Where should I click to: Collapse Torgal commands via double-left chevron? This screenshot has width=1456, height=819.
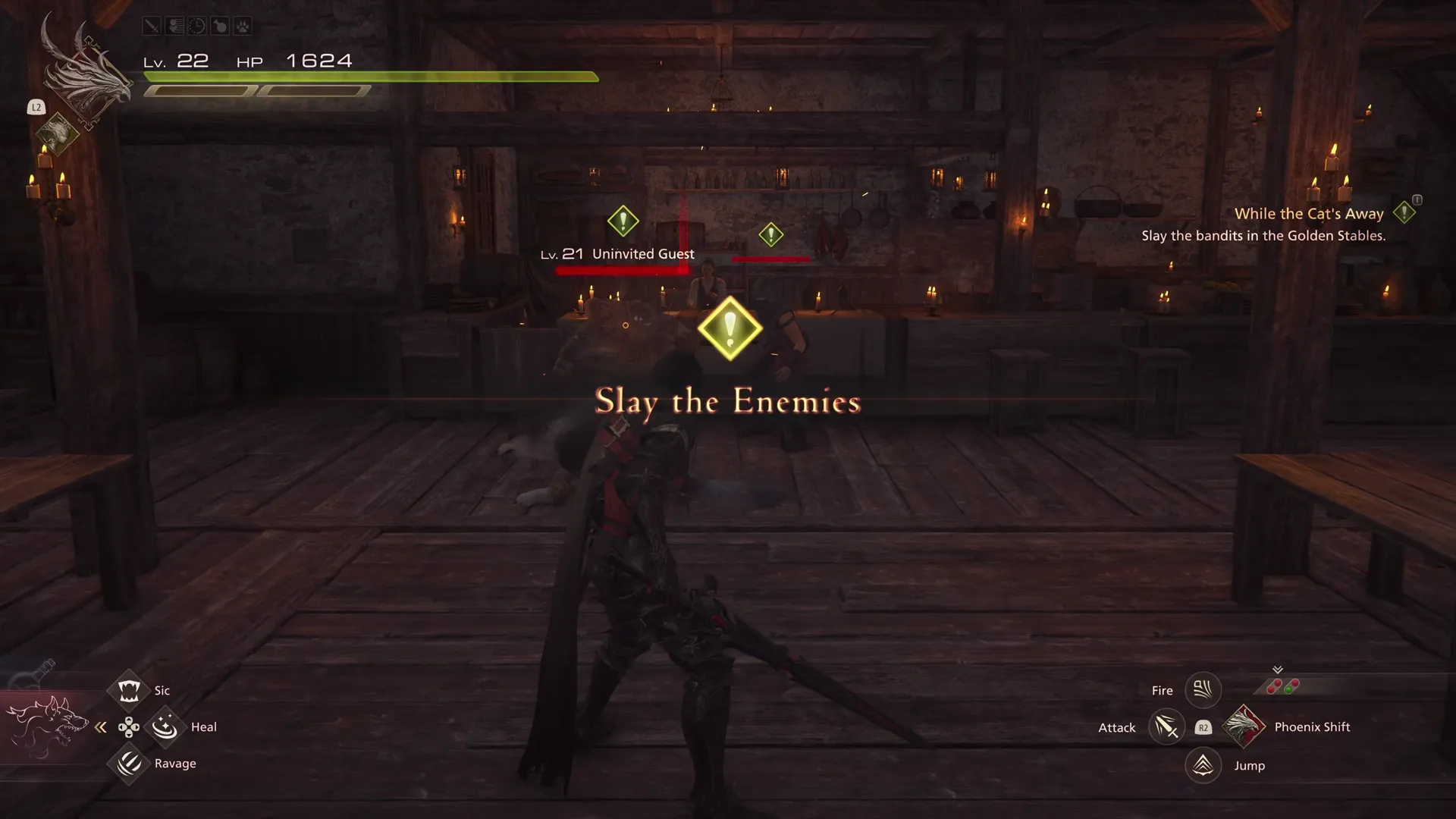[101, 727]
